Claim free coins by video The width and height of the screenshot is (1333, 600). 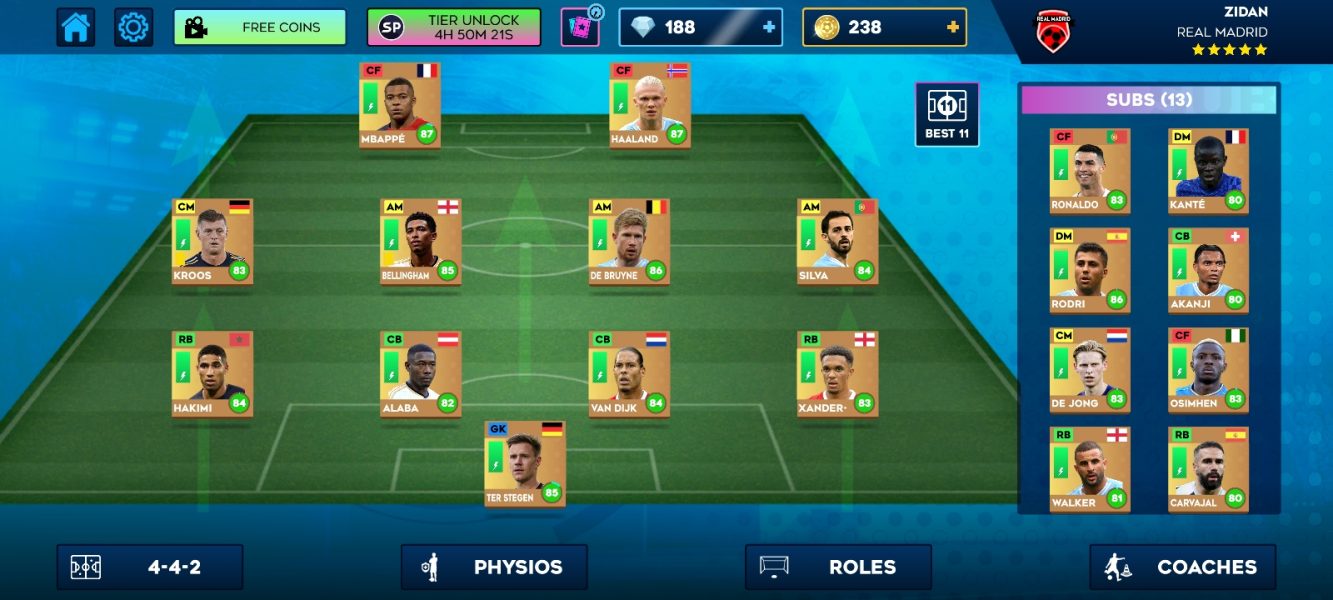click(260, 28)
